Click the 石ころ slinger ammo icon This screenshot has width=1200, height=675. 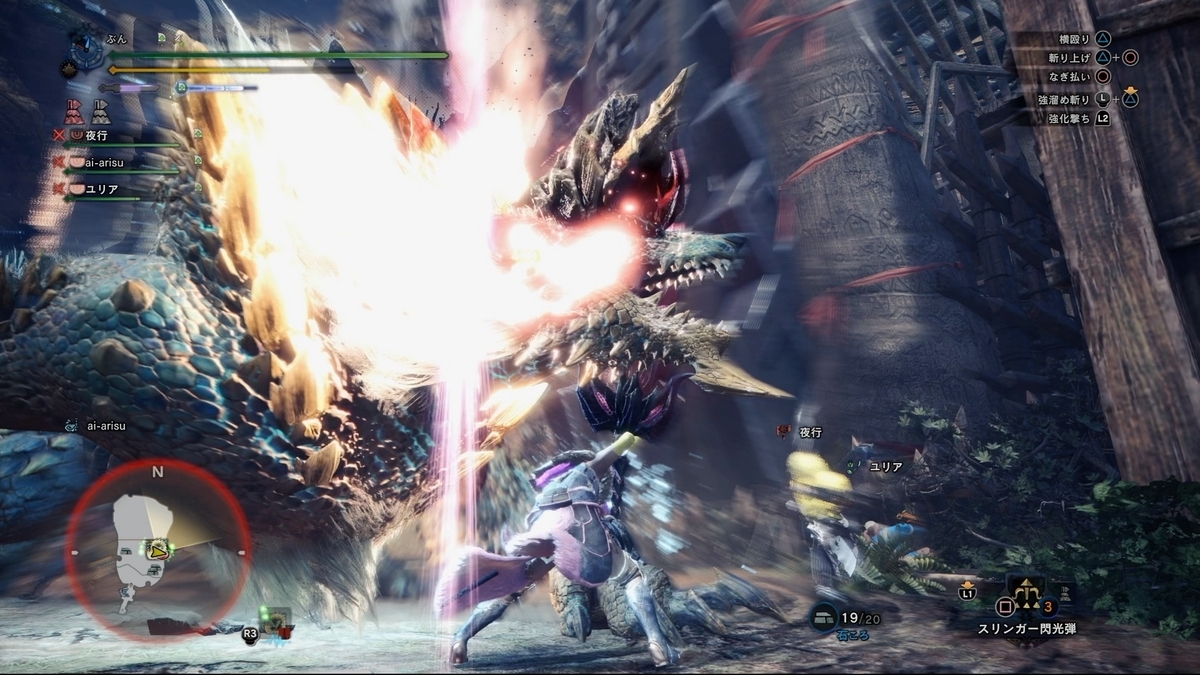tap(826, 618)
